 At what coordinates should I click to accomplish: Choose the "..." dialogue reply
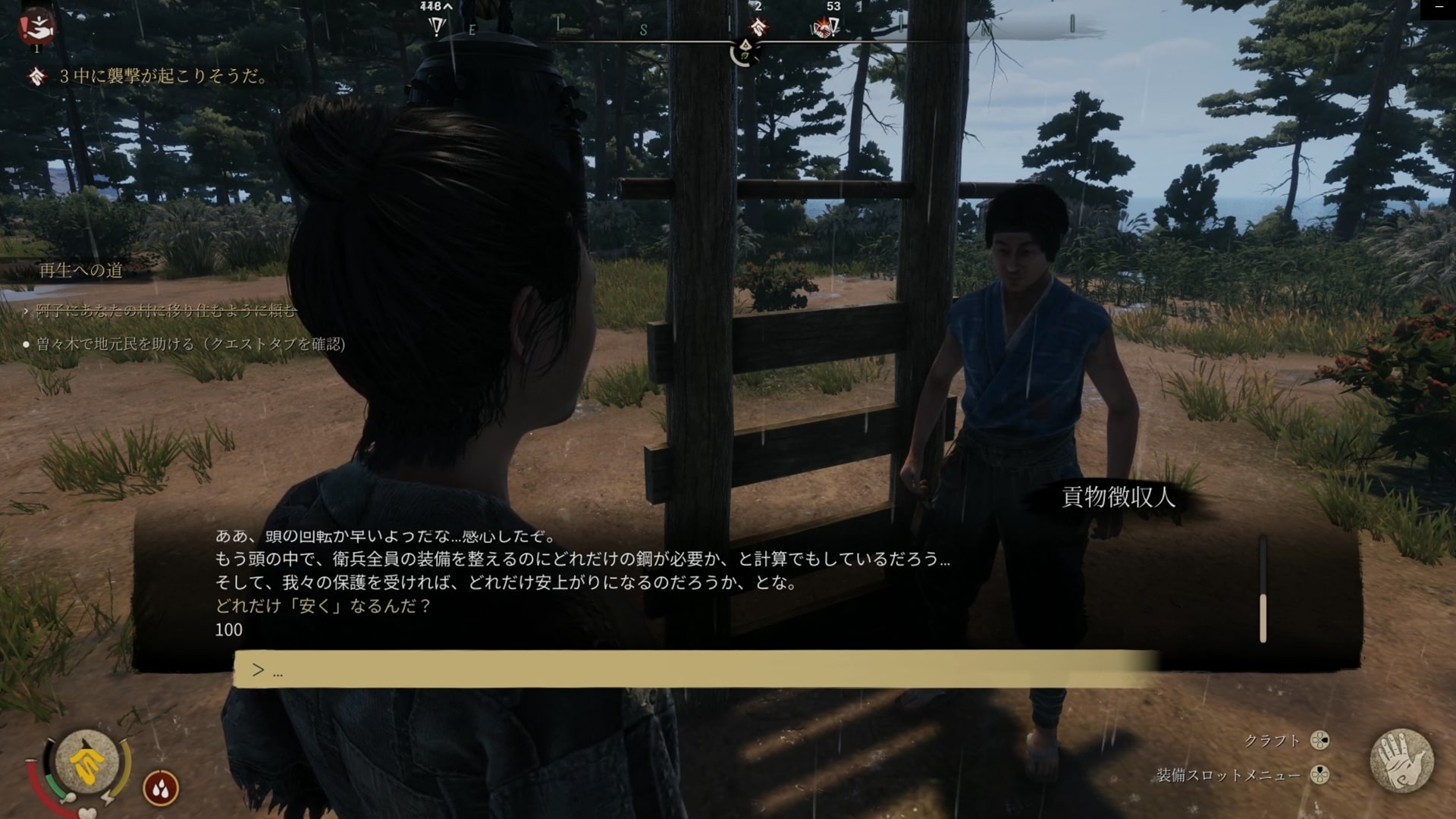pyautogui.click(x=696, y=670)
